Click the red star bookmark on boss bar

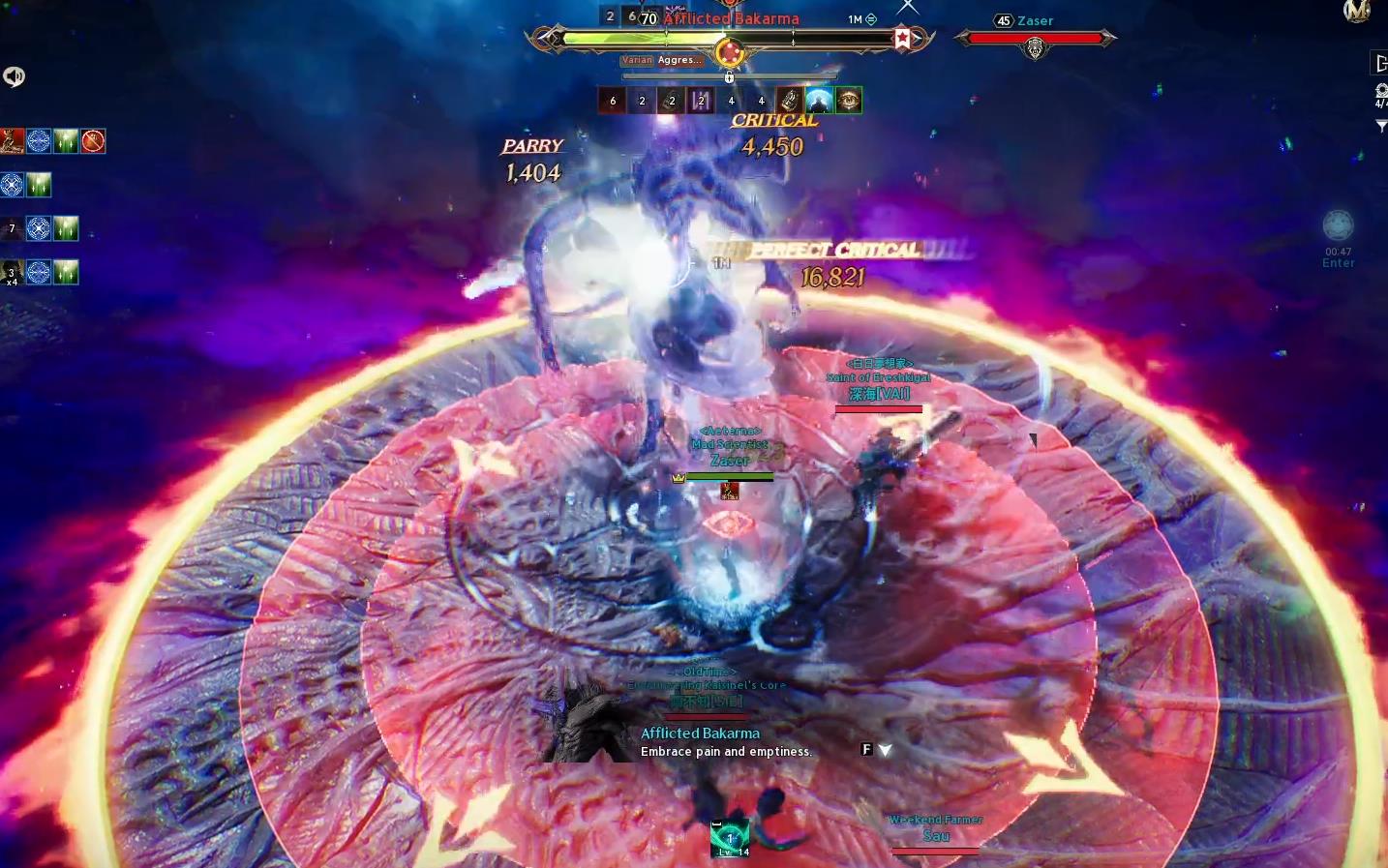click(x=902, y=39)
